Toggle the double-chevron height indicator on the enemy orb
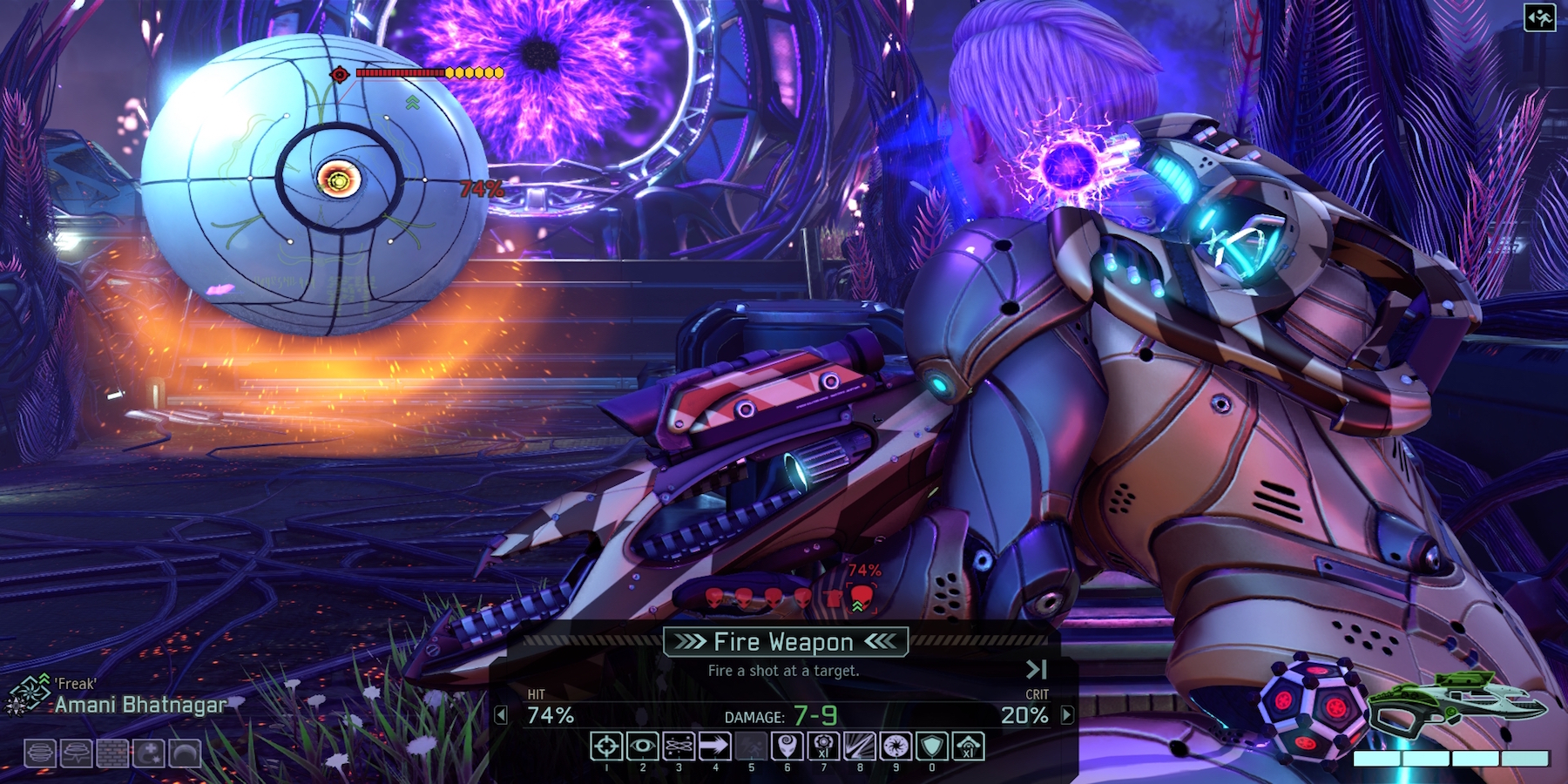Viewport: 1568px width, 784px height. 411,102
